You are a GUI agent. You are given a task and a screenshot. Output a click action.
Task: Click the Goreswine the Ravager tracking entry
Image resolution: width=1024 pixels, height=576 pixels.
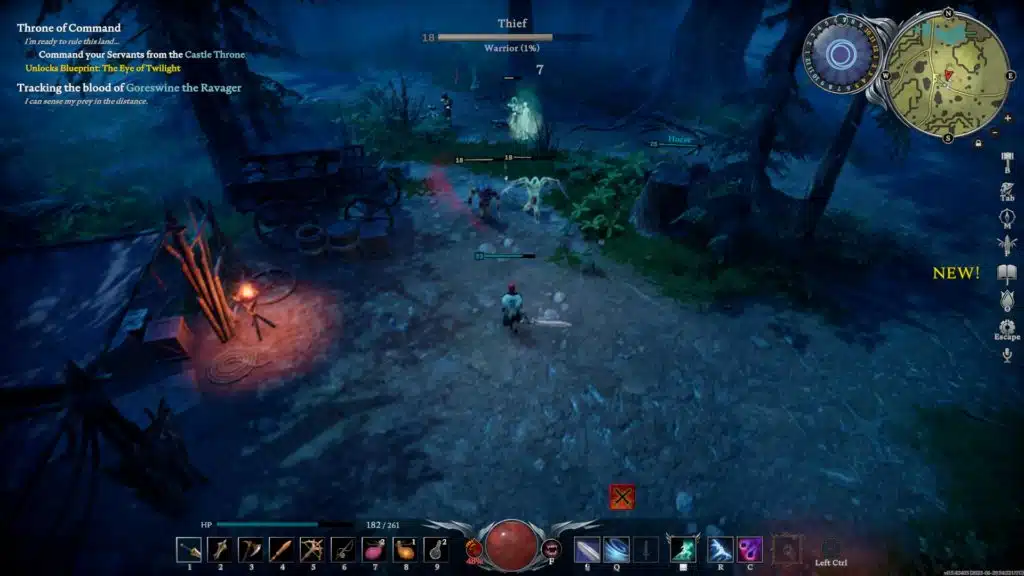[129, 88]
